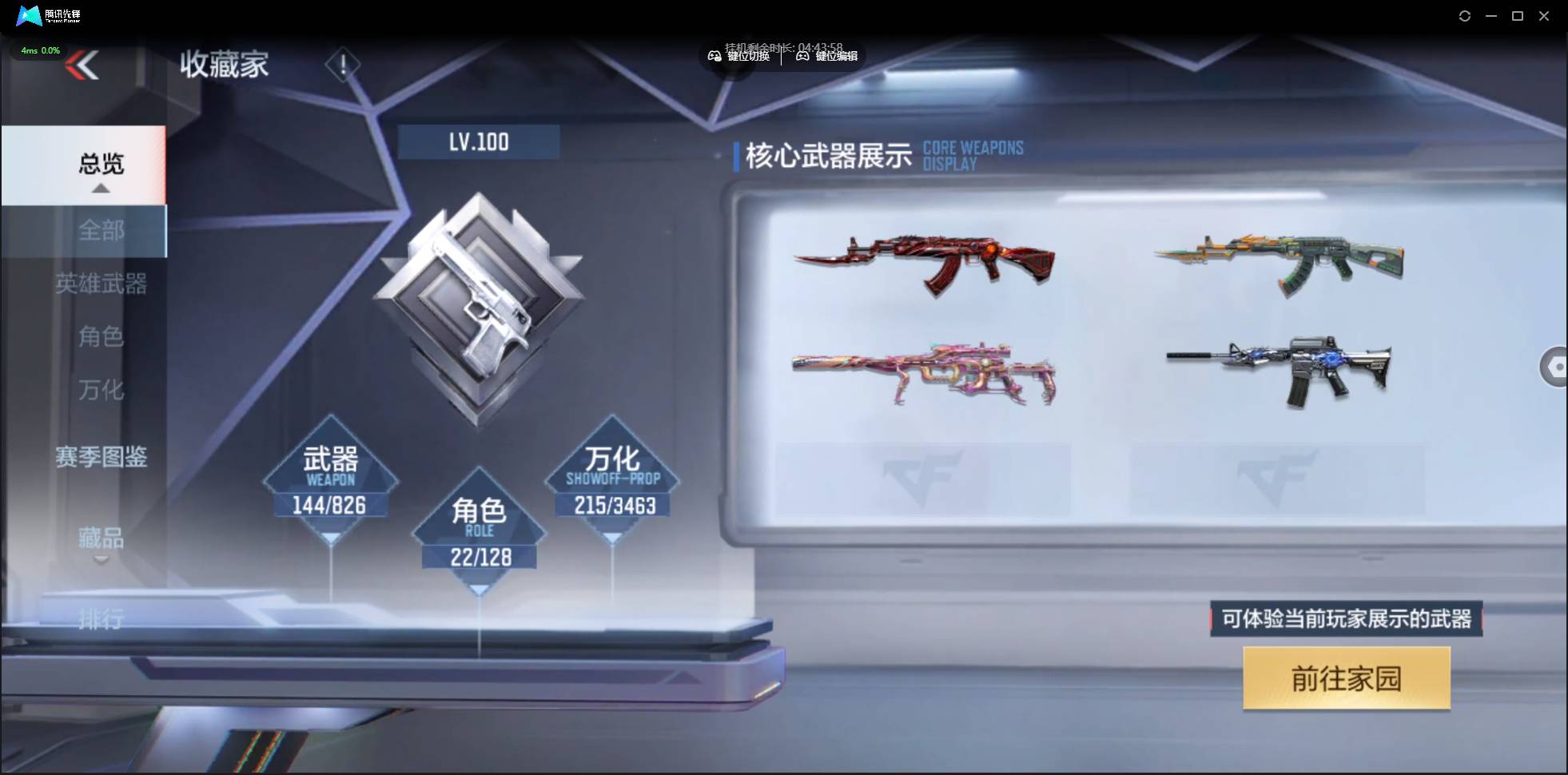Collapse the 总览 section arrow
Viewport: 1568px width, 775px height.
point(100,189)
